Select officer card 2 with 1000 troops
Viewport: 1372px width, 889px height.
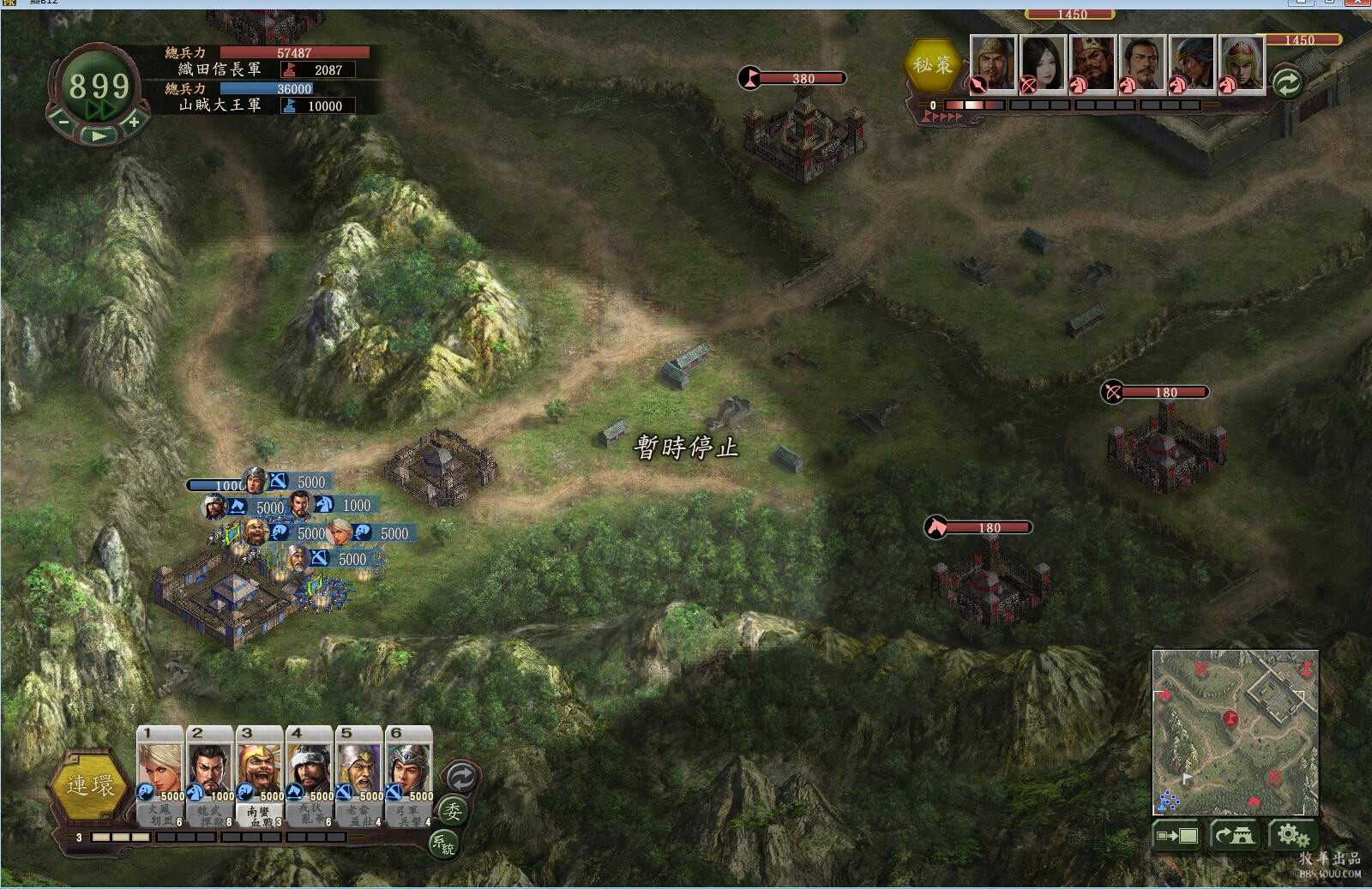(210, 774)
